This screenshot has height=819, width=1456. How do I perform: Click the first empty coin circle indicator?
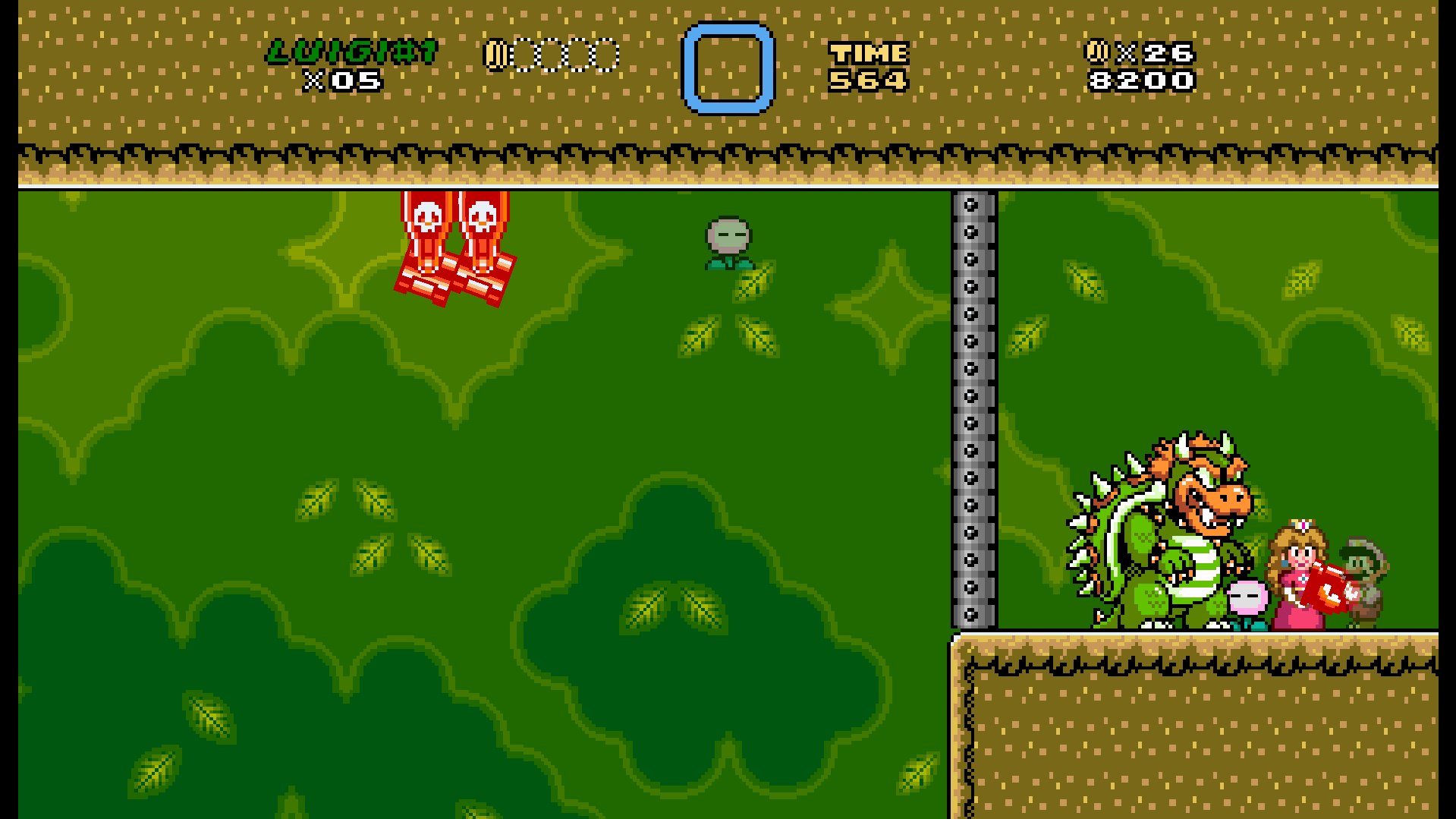pos(525,53)
